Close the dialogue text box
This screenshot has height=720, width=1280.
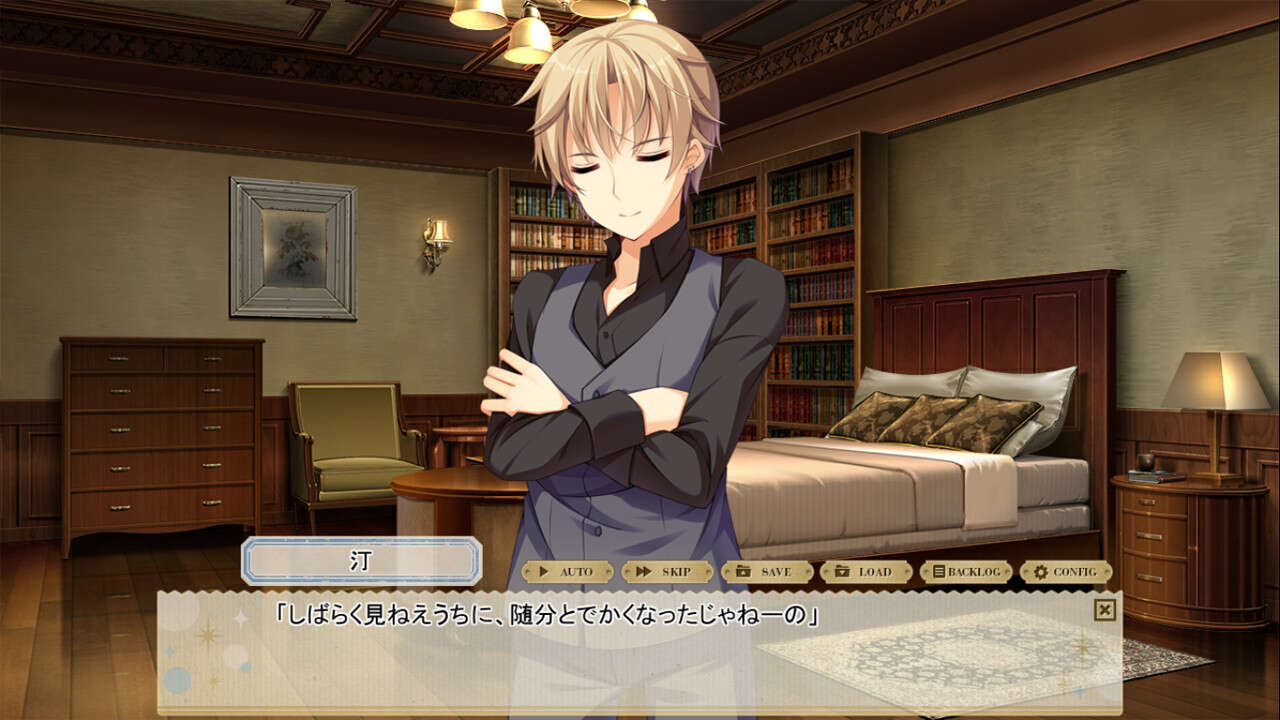1104,610
